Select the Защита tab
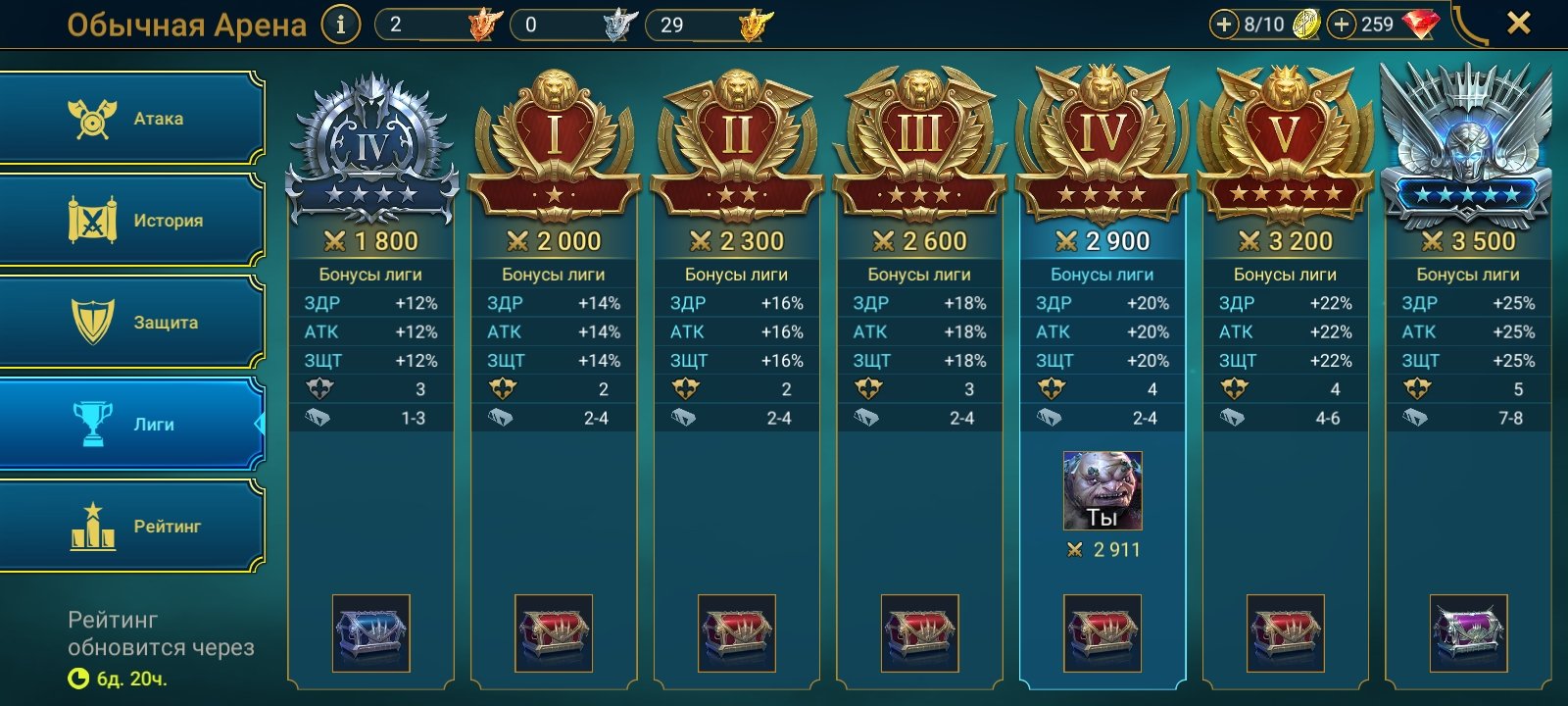This screenshot has width=1568, height=706. tap(132, 322)
